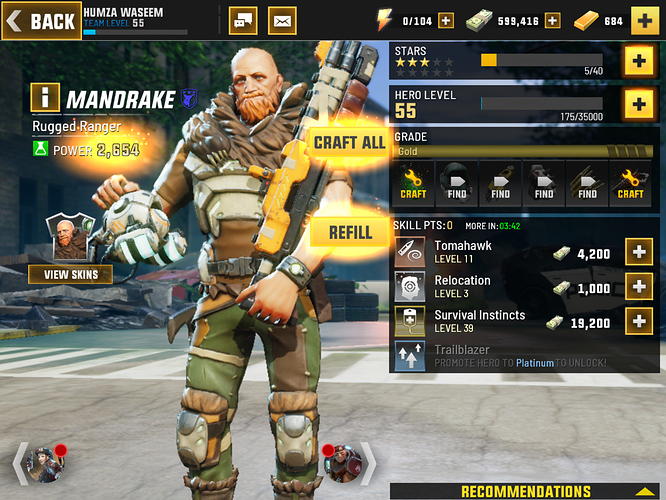Increase hero level with the plus button

[x=639, y=102]
